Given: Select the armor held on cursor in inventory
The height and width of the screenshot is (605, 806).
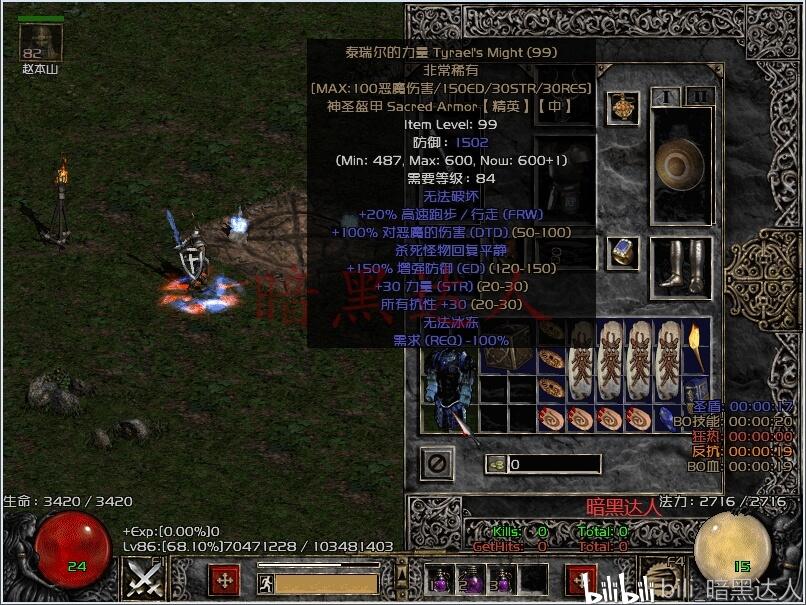Looking at the screenshot, I should point(448,388).
